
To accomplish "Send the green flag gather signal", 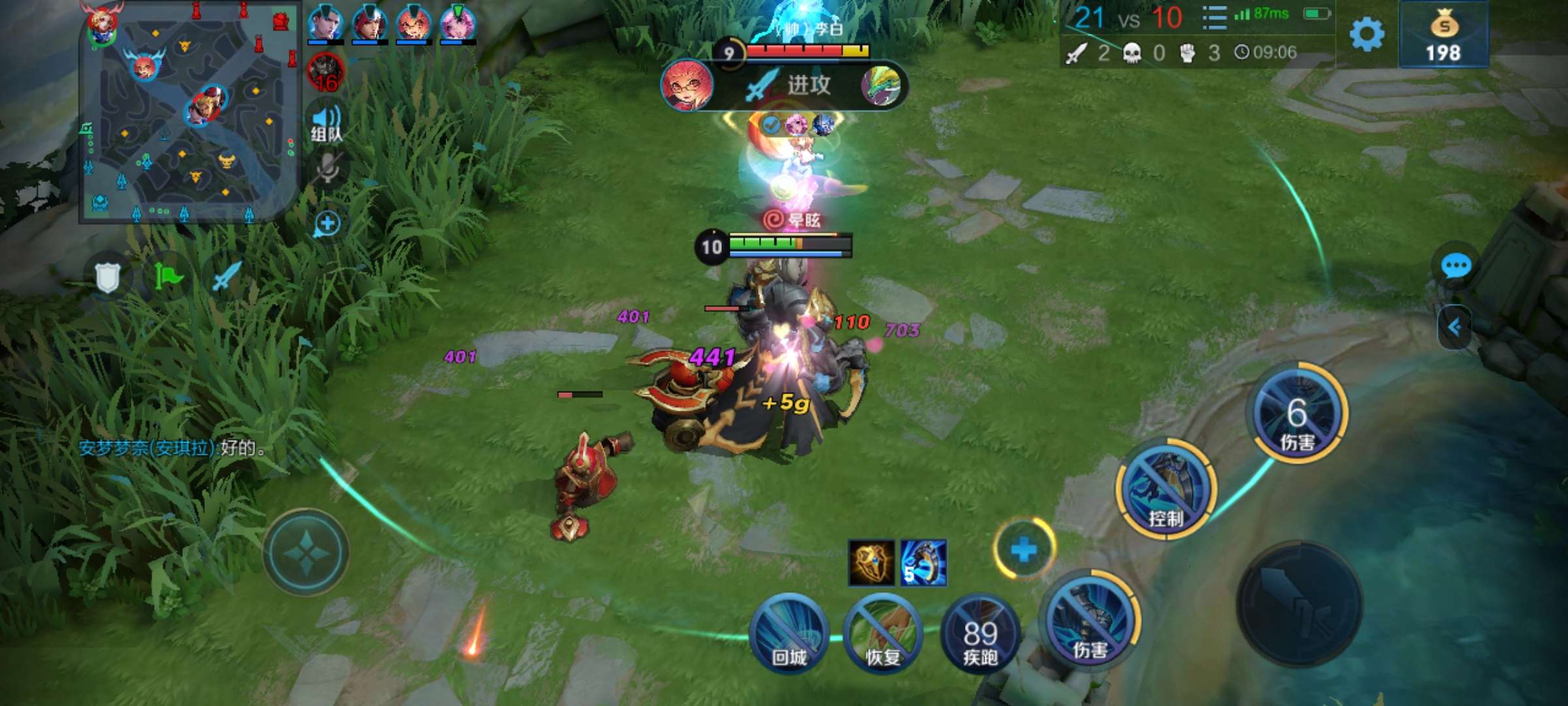I will coord(168,277).
